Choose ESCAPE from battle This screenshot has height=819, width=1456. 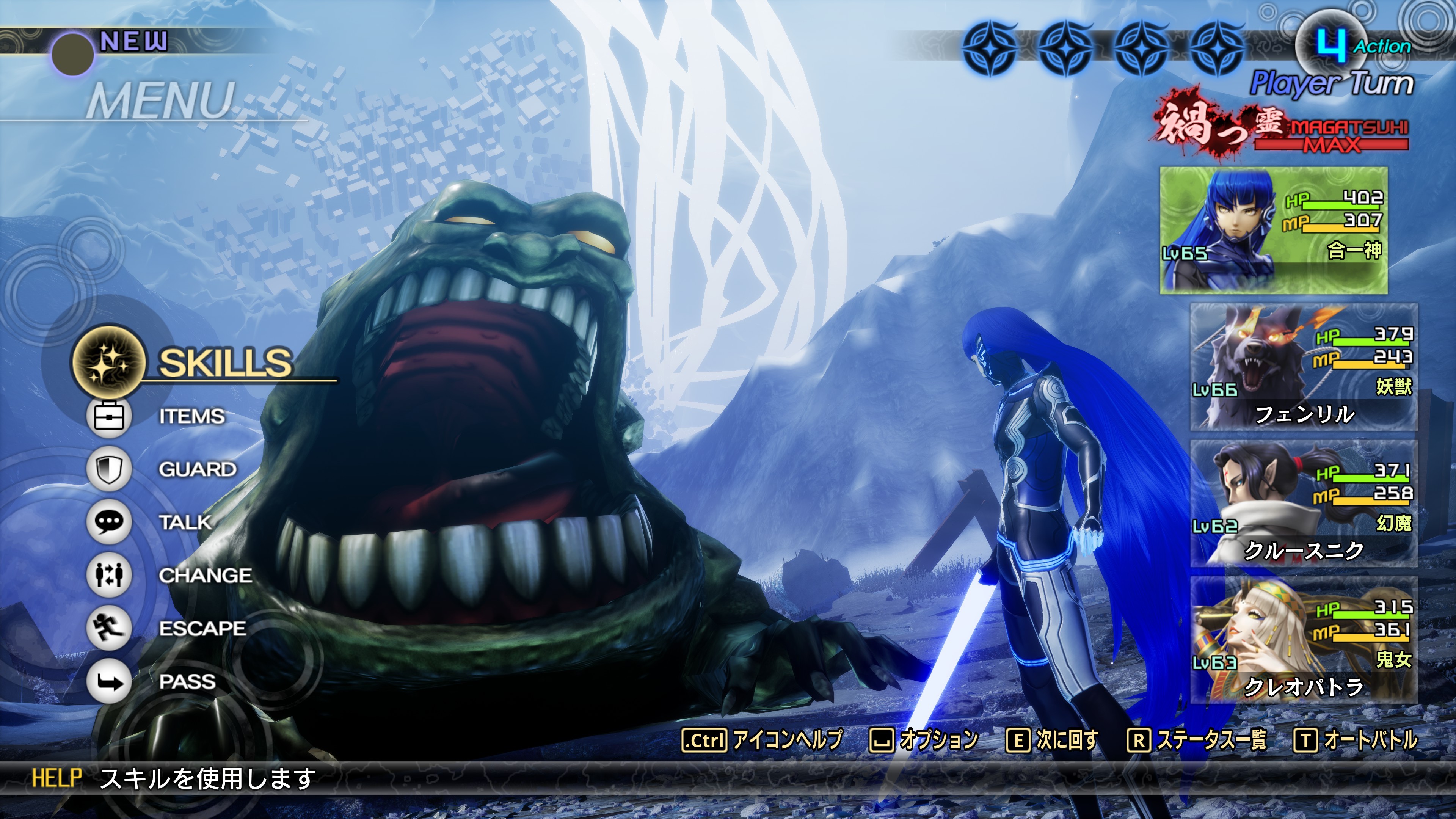coord(201,629)
